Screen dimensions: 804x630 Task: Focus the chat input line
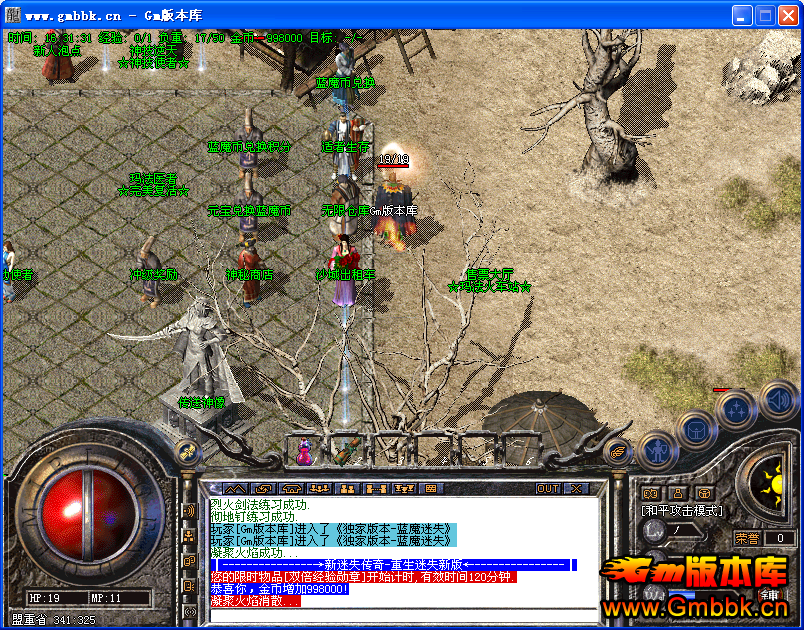(400, 612)
